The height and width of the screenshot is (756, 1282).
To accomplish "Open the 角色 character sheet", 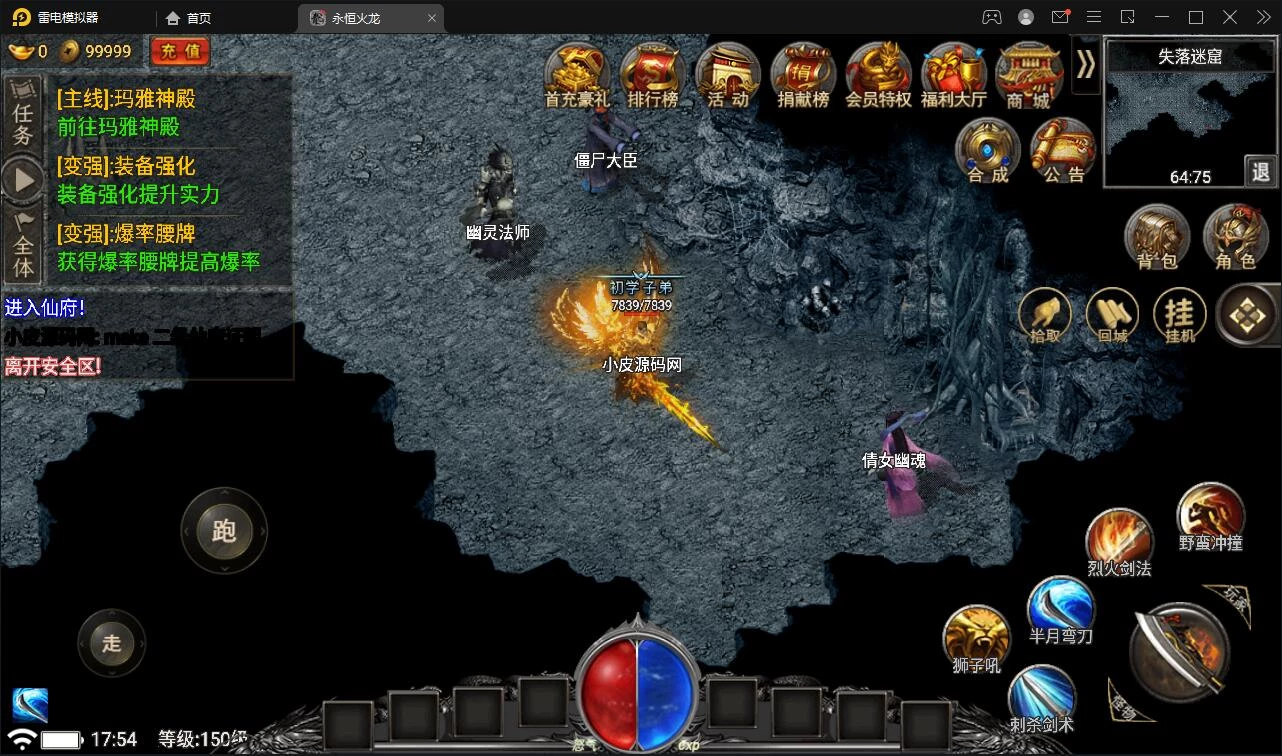I will [x=1235, y=237].
